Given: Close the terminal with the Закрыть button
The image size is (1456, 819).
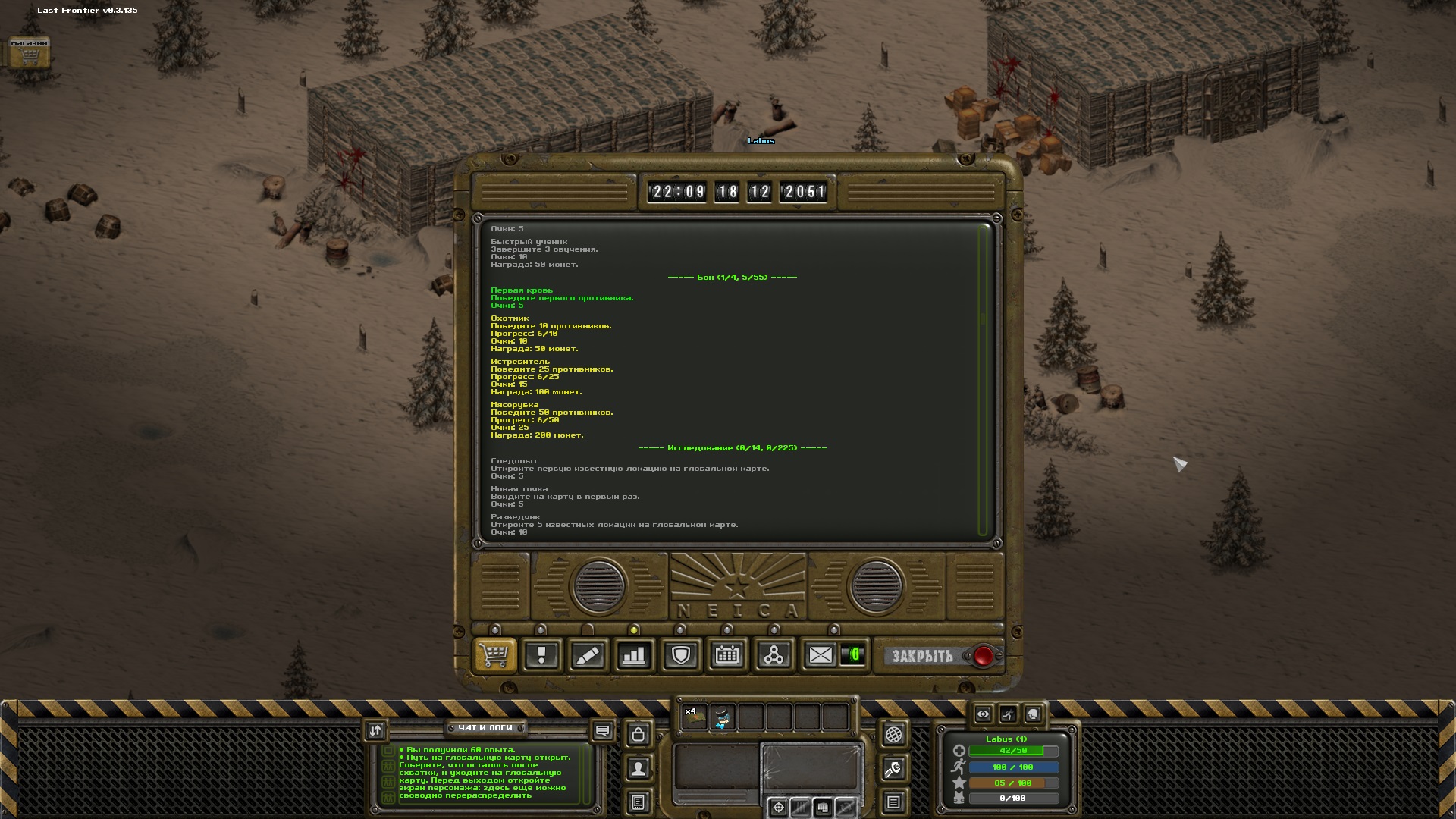Looking at the screenshot, I should point(923,656).
